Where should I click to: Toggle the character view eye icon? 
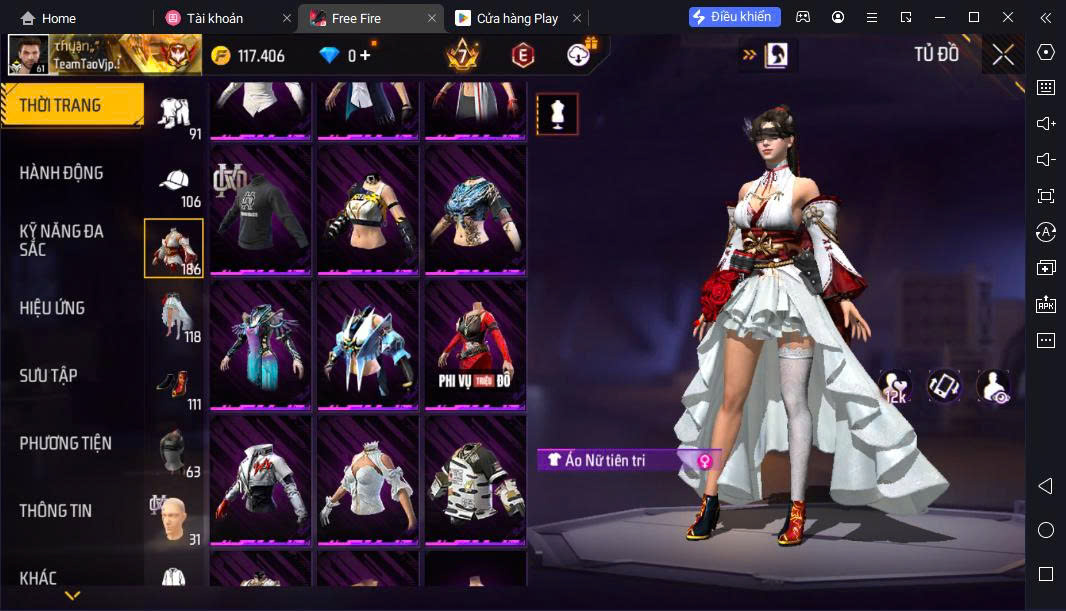point(993,386)
